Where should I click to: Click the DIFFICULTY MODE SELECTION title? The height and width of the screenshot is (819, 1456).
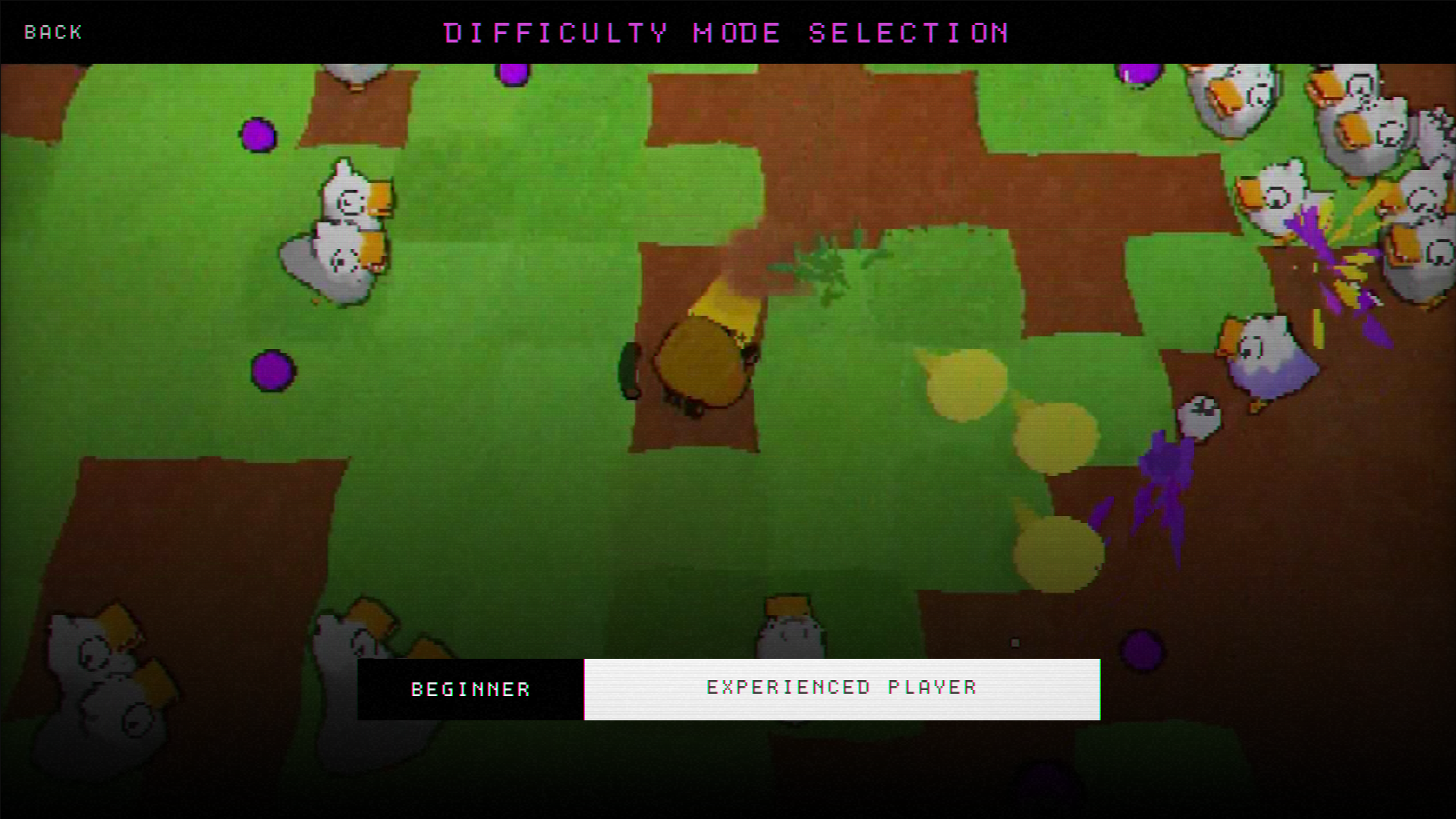726,32
